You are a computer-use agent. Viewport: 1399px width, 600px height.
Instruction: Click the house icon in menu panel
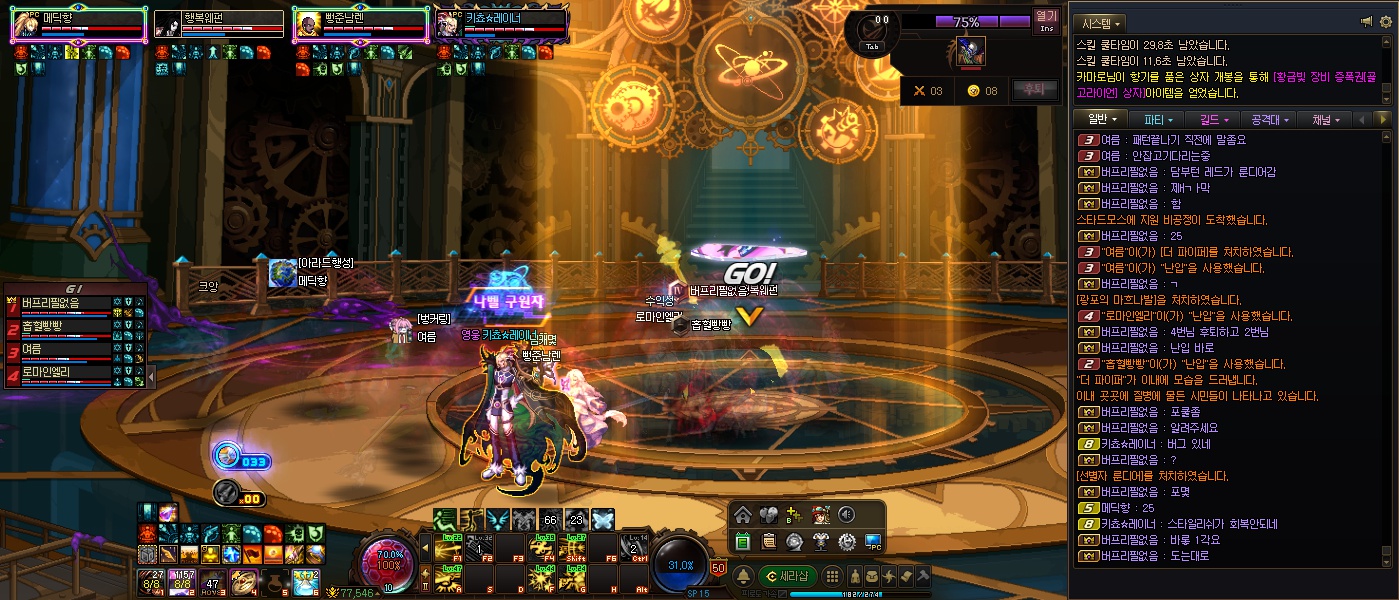(742, 516)
